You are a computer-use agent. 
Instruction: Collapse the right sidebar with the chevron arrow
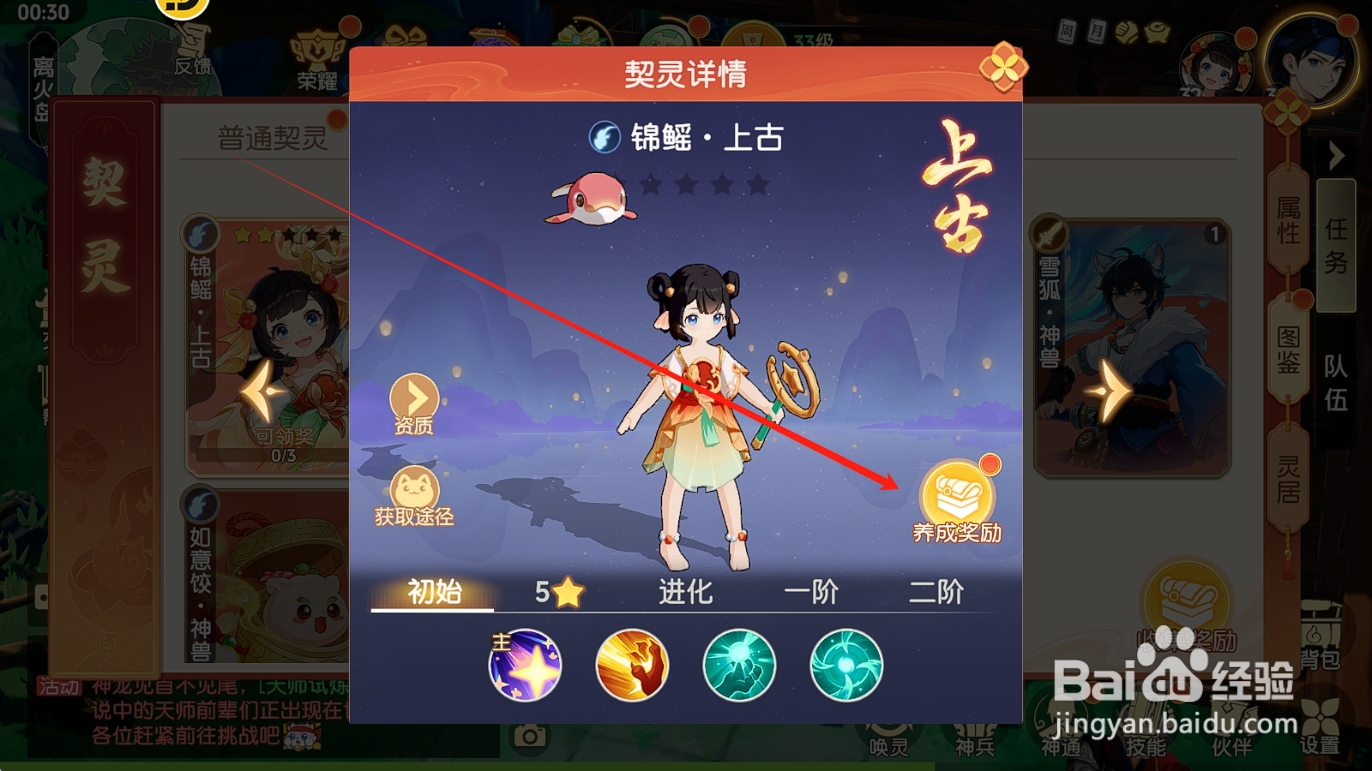tap(1337, 156)
